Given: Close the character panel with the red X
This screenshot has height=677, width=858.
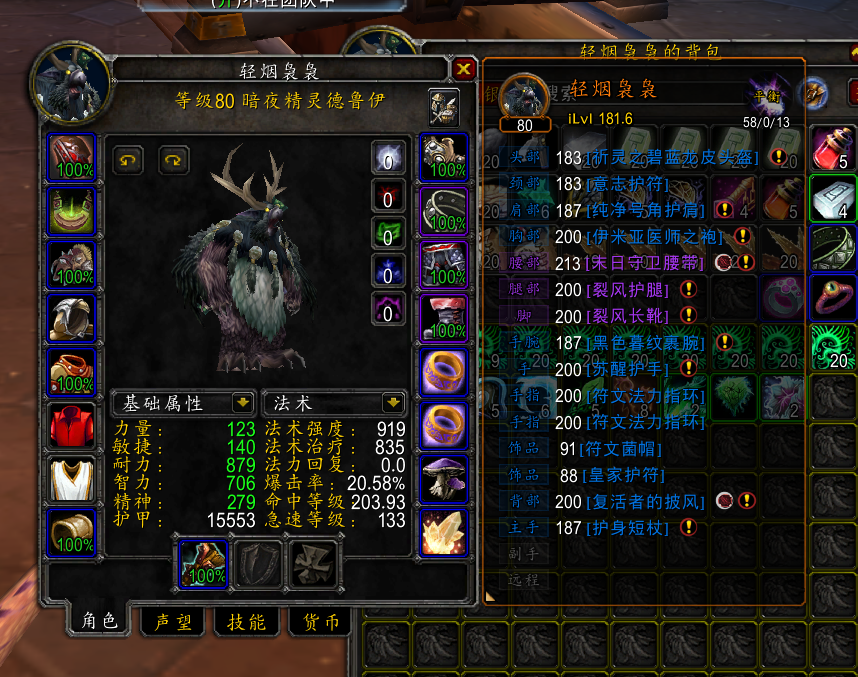Looking at the screenshot, I should click(x=463, y=69).
